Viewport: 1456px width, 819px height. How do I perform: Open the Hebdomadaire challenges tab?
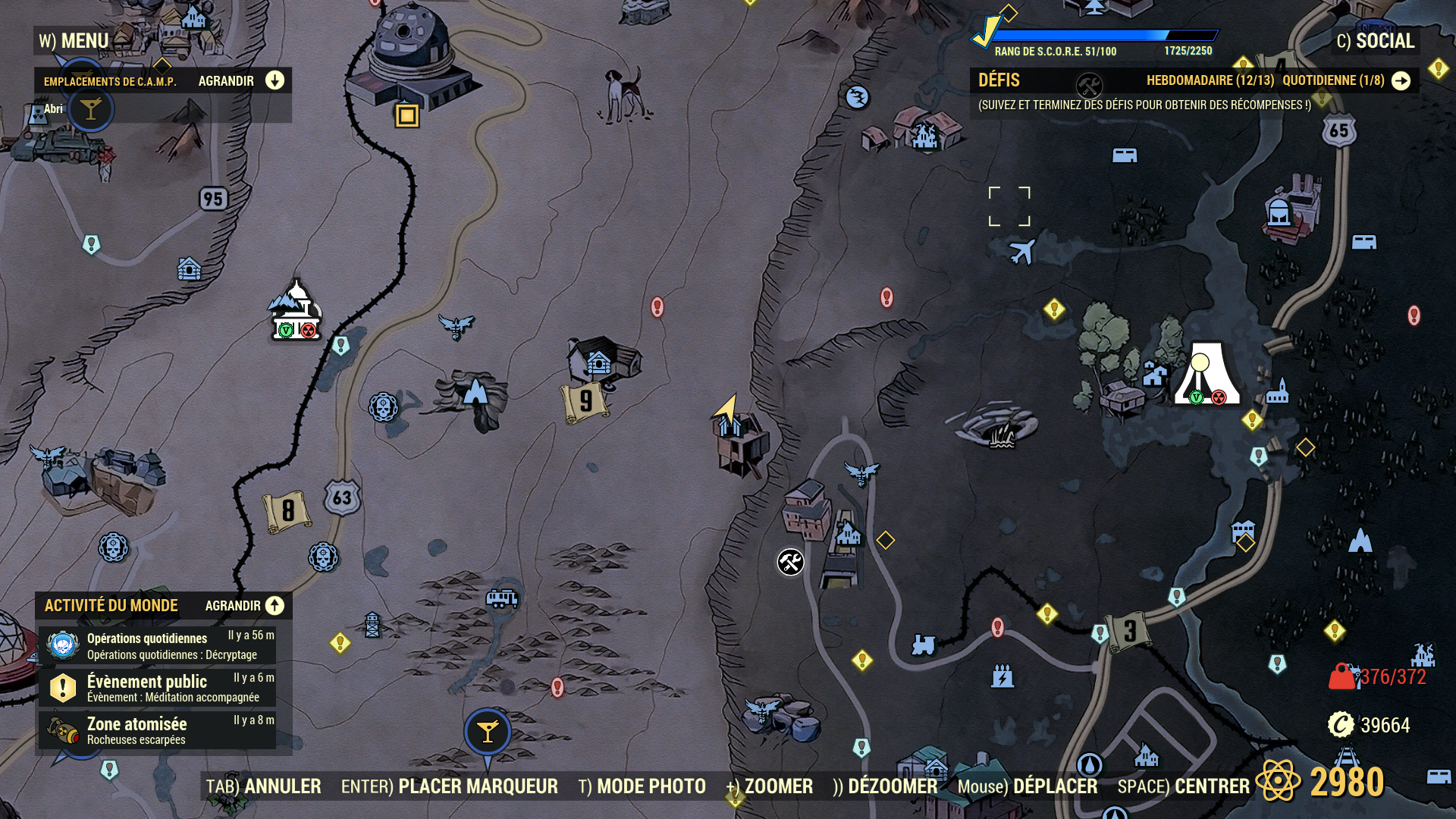tap(1210, 80)
